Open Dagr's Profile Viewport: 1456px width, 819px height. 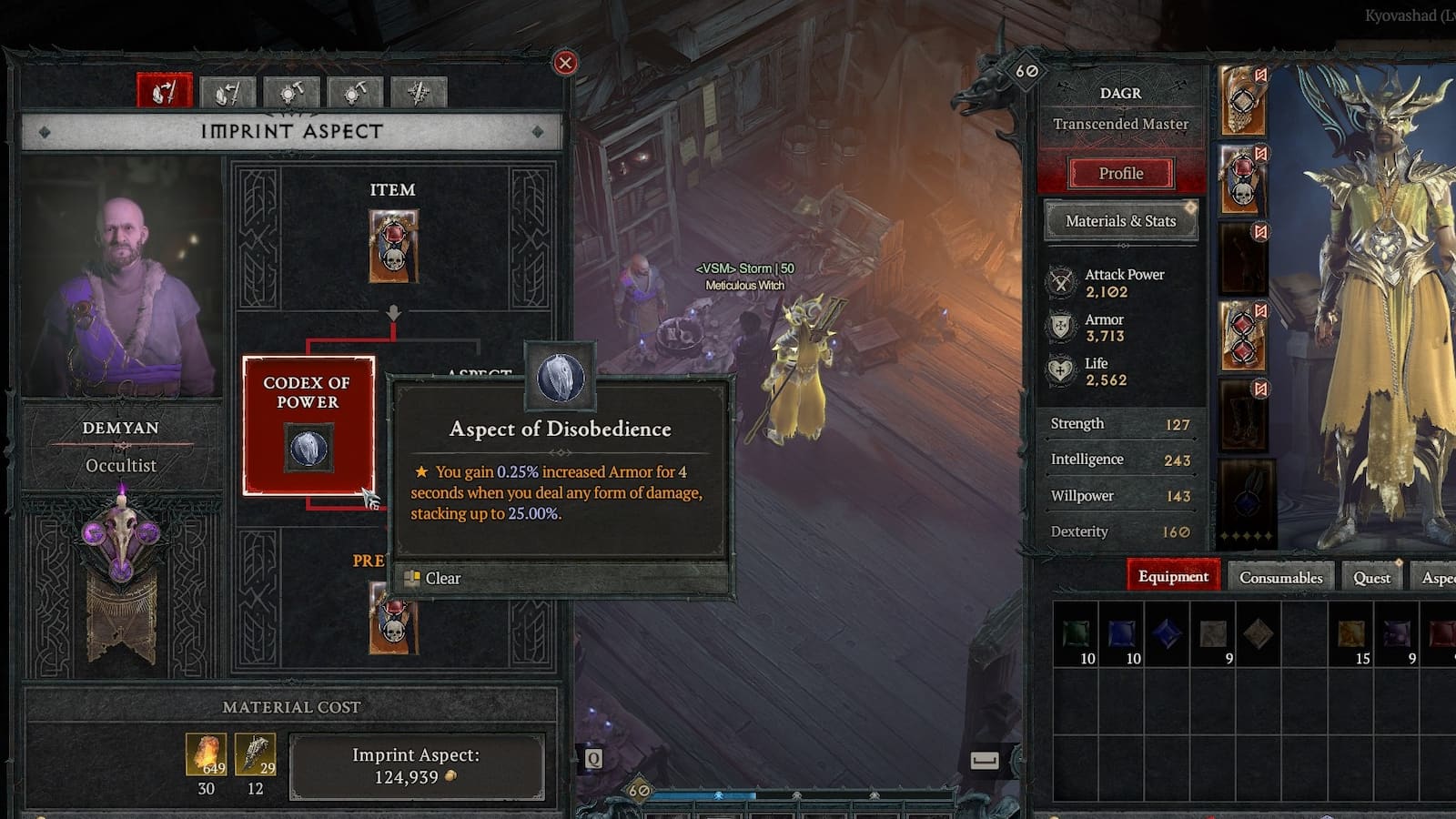click(1120, 173)
